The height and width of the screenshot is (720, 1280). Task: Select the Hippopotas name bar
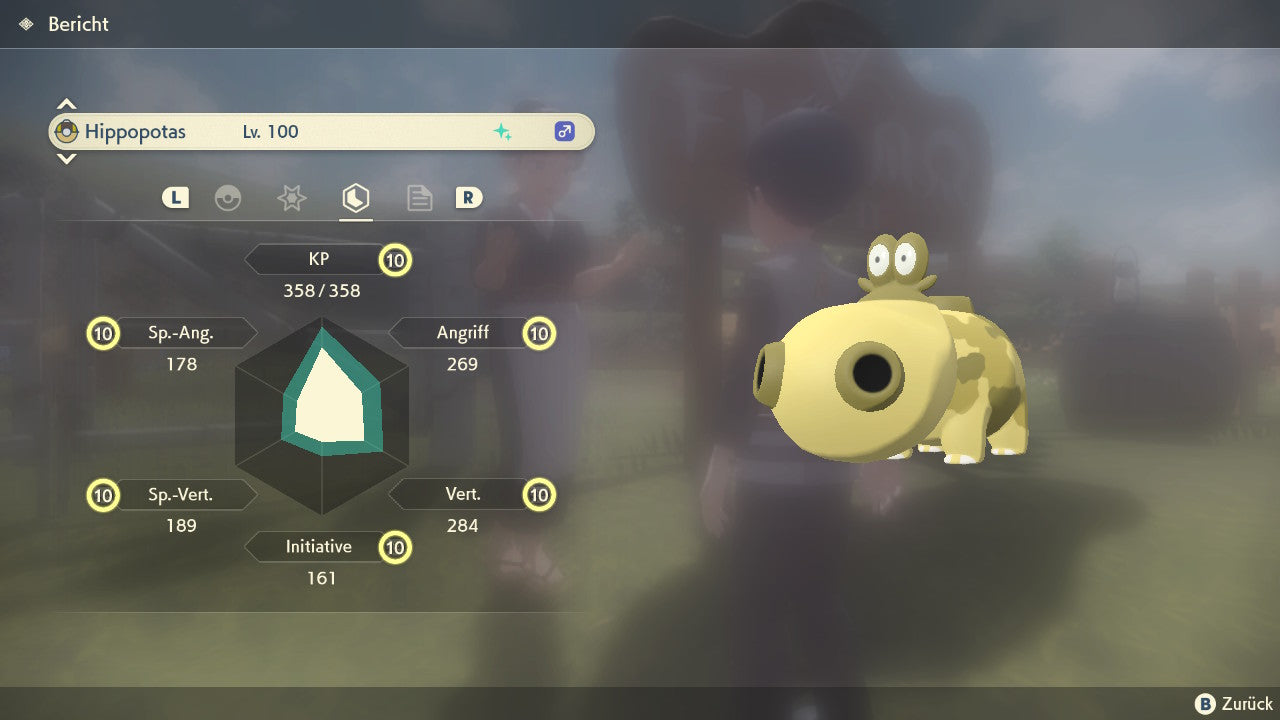pos(321,131)
